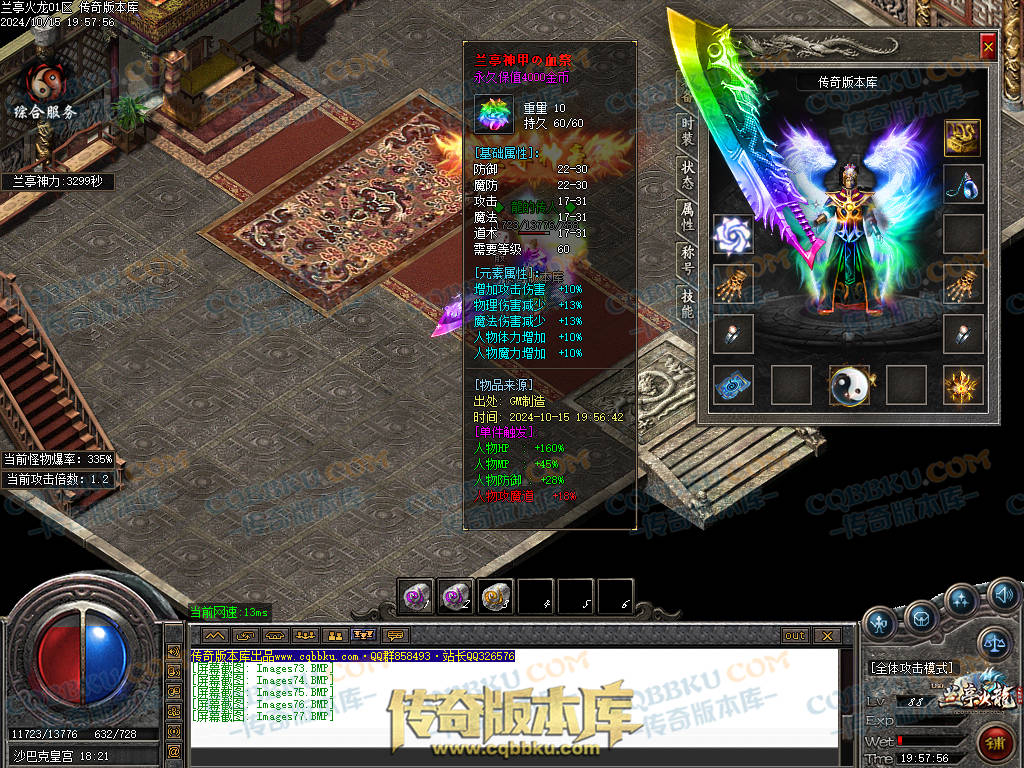Select the blue pendant necklace slot
The image size is (1024, 768).
(963, 185)
